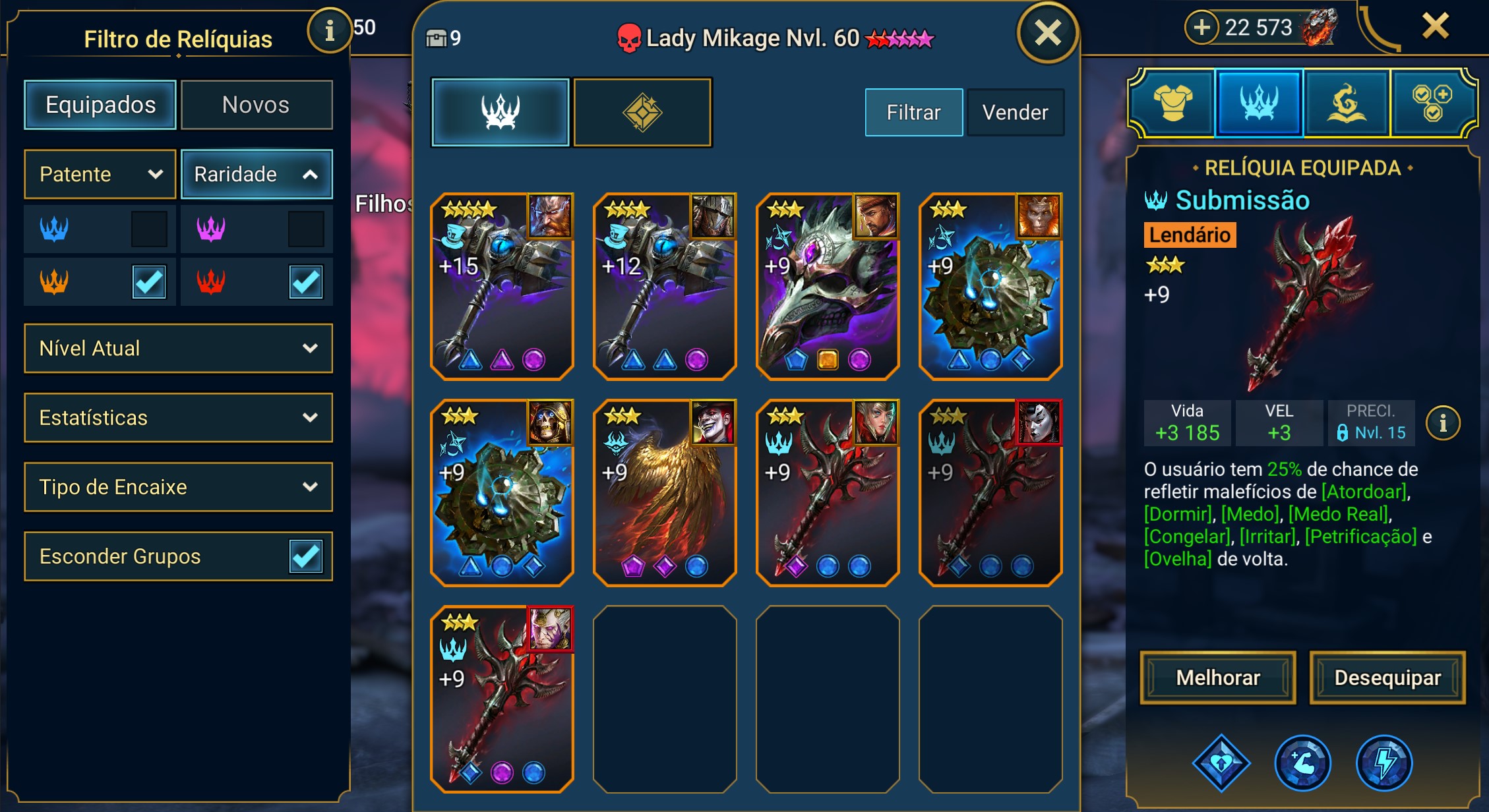Open the armor equipment tab

pos(1172,103)
